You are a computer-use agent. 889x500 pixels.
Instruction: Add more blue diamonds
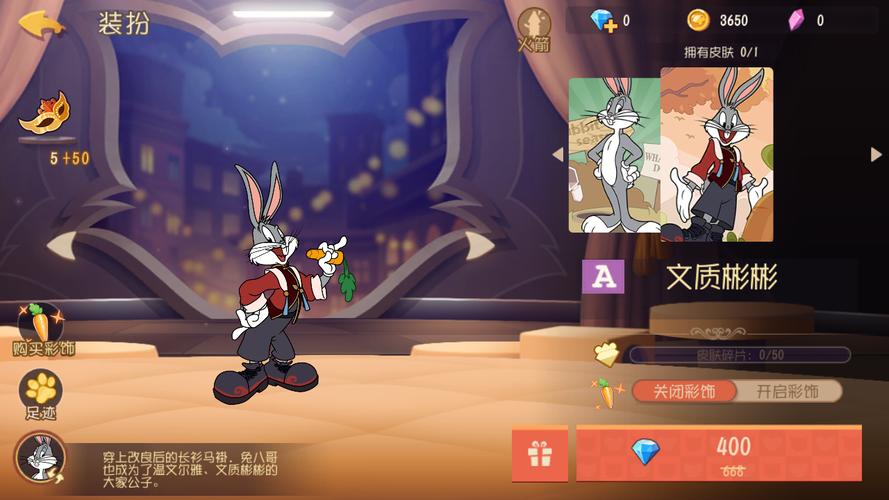point(603,20)
